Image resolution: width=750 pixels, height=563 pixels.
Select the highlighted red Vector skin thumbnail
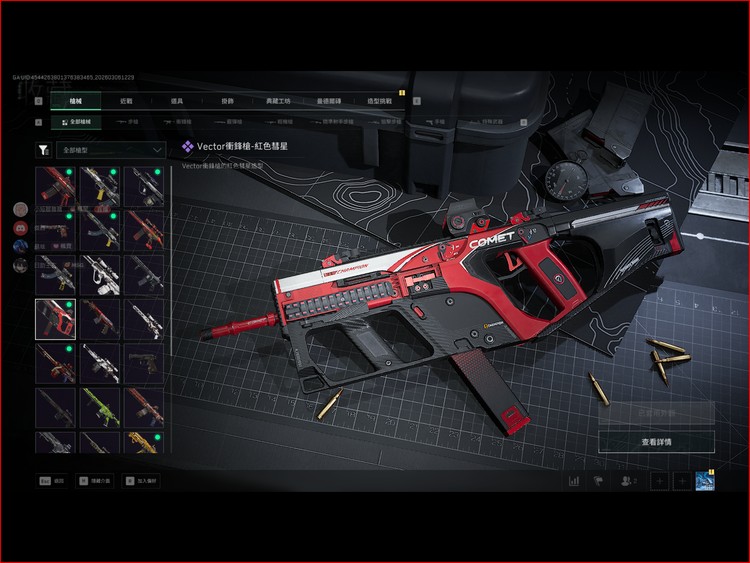pos(55,319)
